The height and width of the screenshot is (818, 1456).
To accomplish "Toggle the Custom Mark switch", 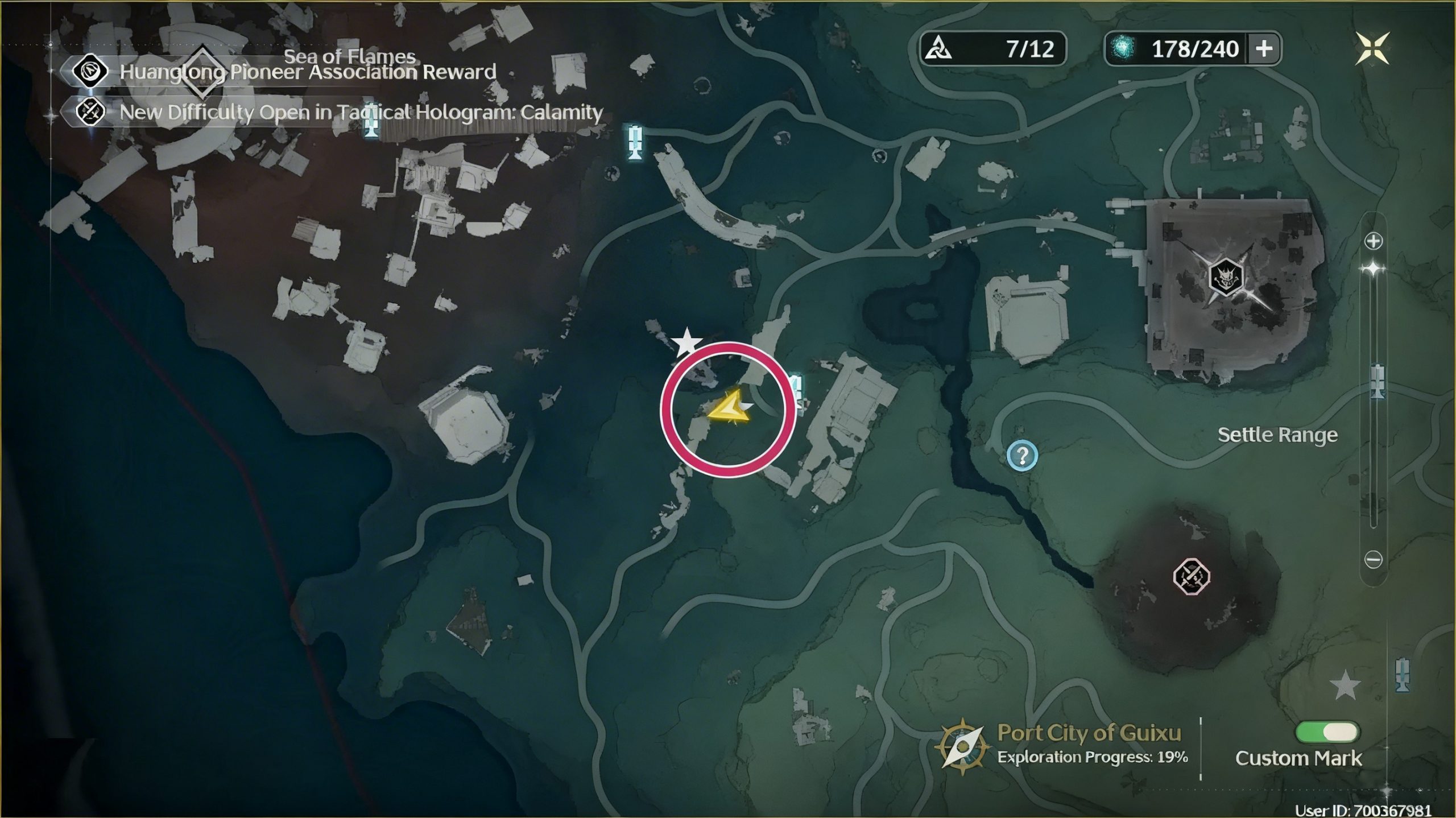I will click(x=1327, y=732).
